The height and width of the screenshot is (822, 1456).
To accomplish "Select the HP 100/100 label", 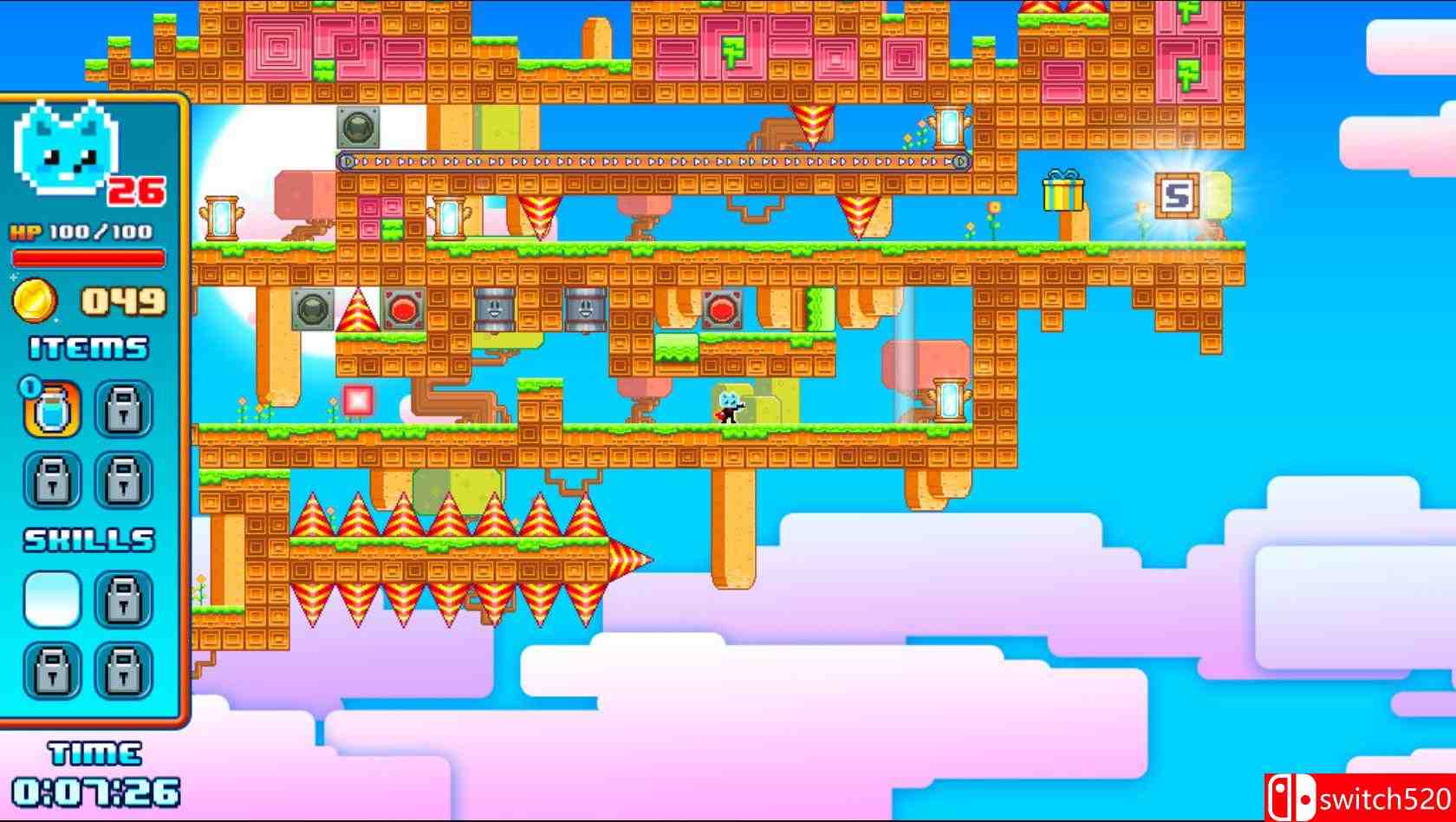I will click(x=82, y=232).
